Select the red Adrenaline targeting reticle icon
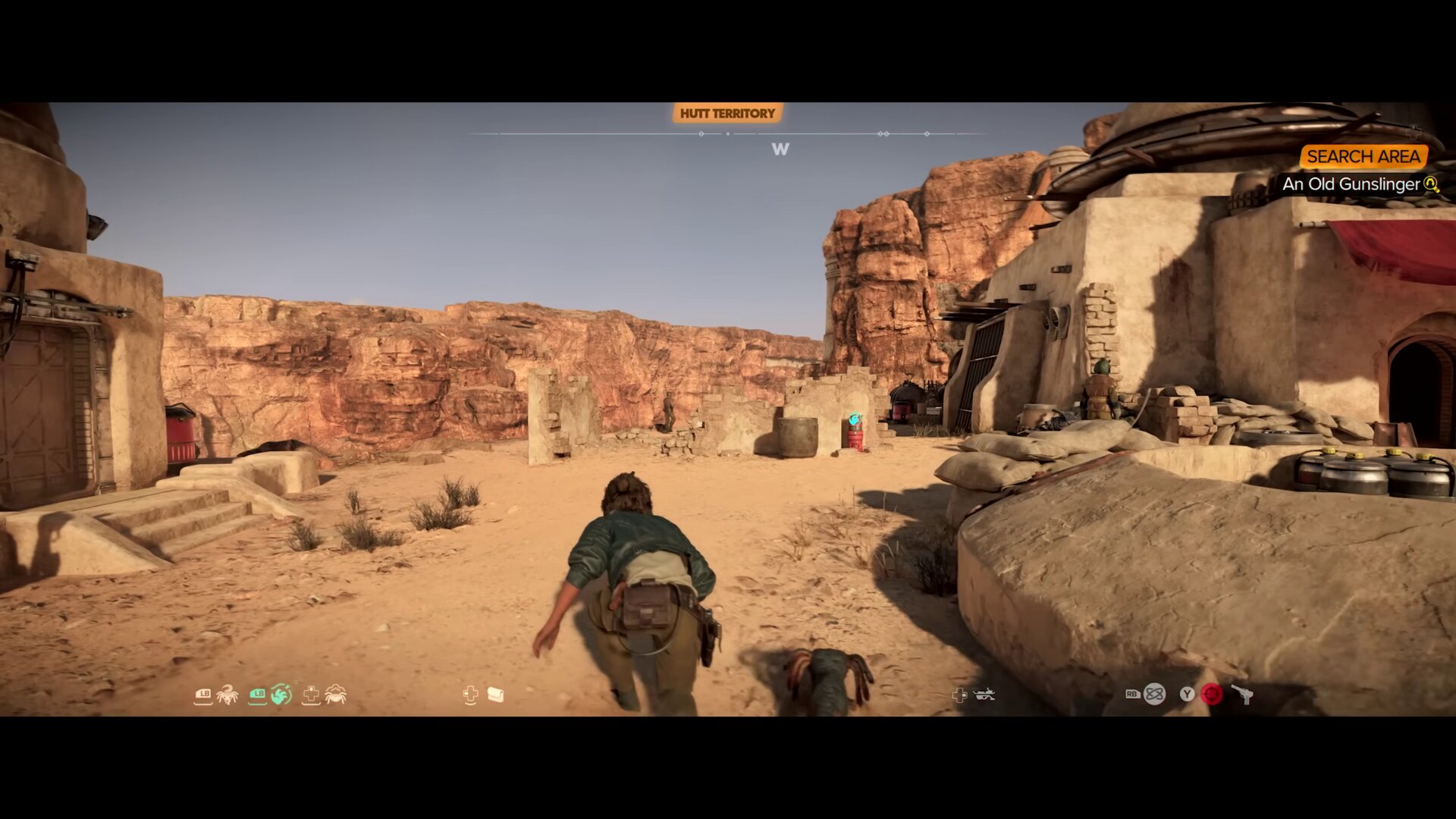This screenshot has height=819, width=1456. (x=1212, y=694)
